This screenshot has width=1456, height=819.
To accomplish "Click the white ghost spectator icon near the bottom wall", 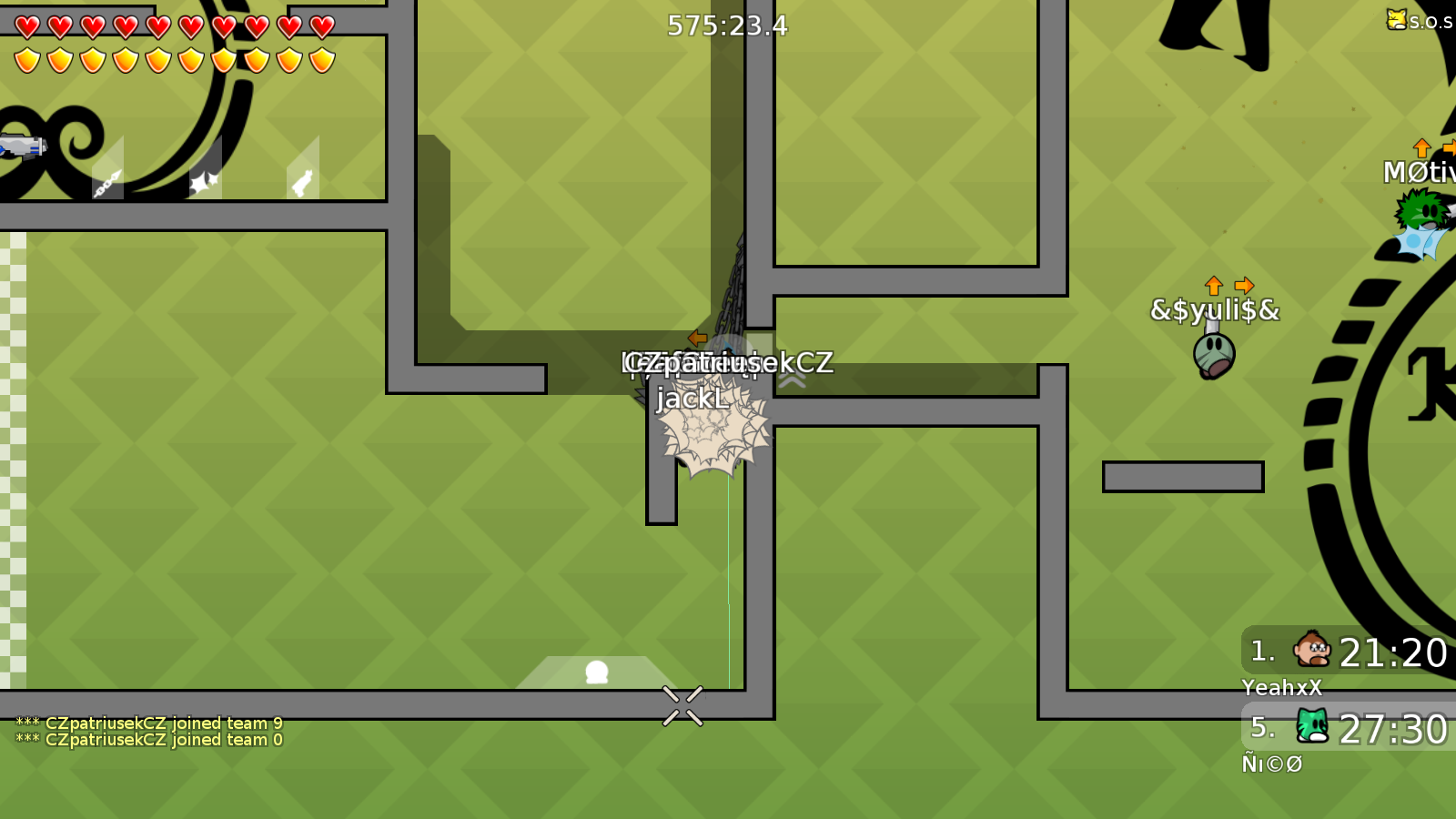I will tap(597, 672).
